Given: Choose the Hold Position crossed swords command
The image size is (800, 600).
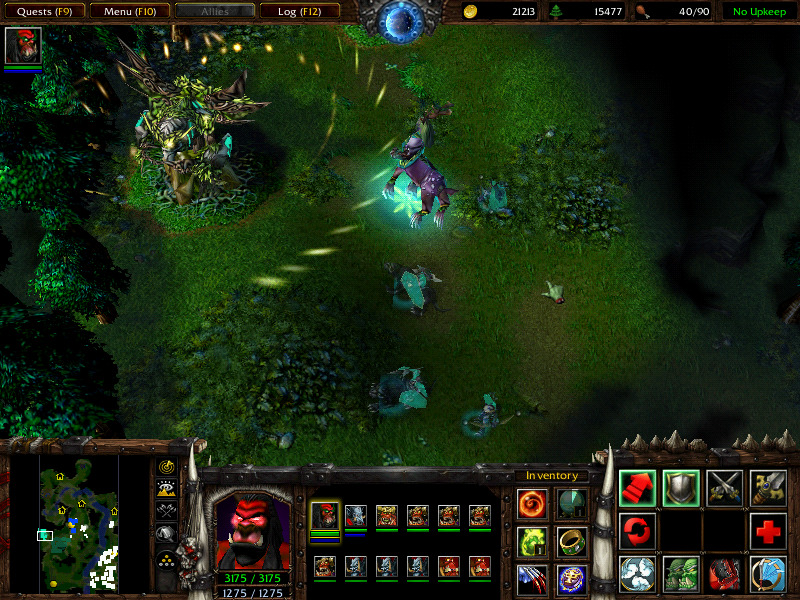Looking at the screenshot, I should 725,488.
